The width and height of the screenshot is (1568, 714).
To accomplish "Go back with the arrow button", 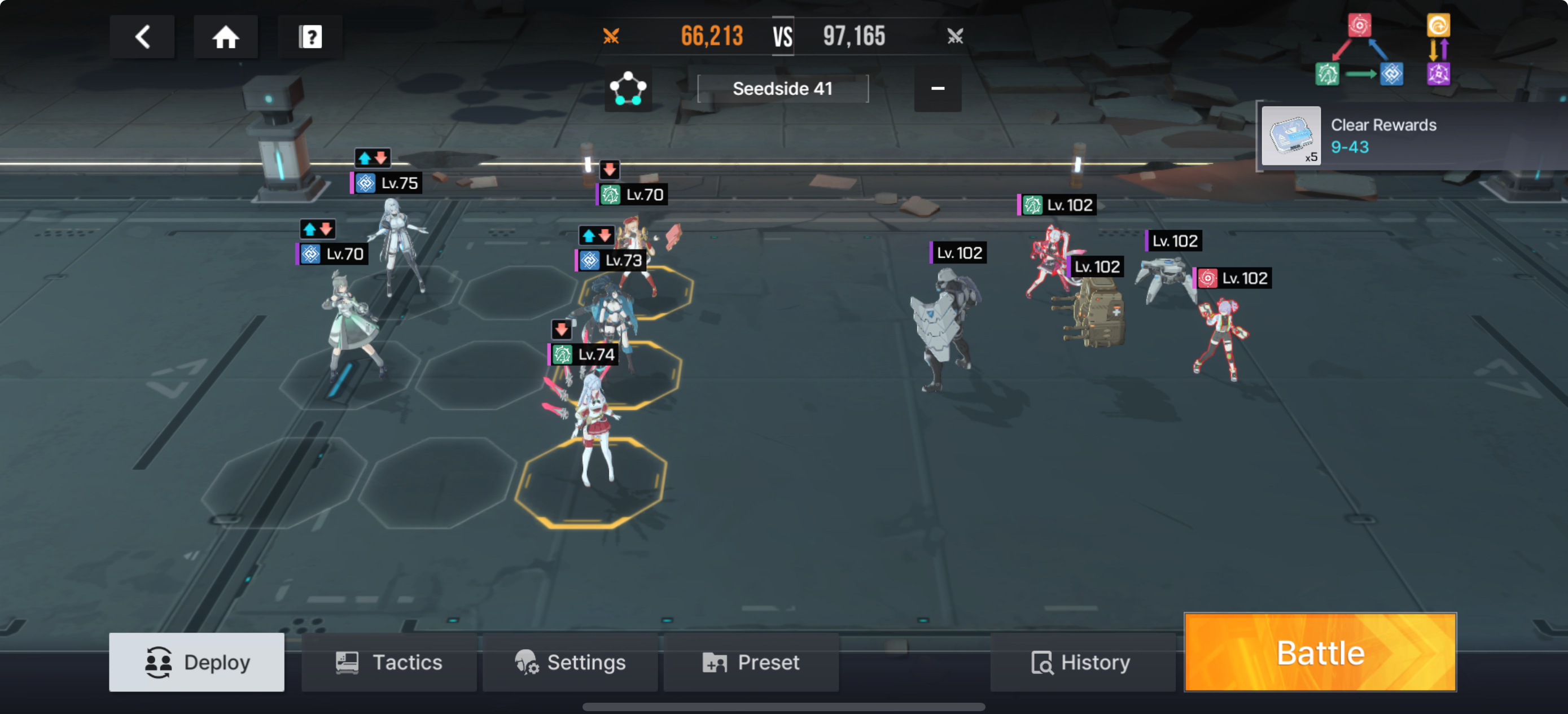I will (142, 37).
